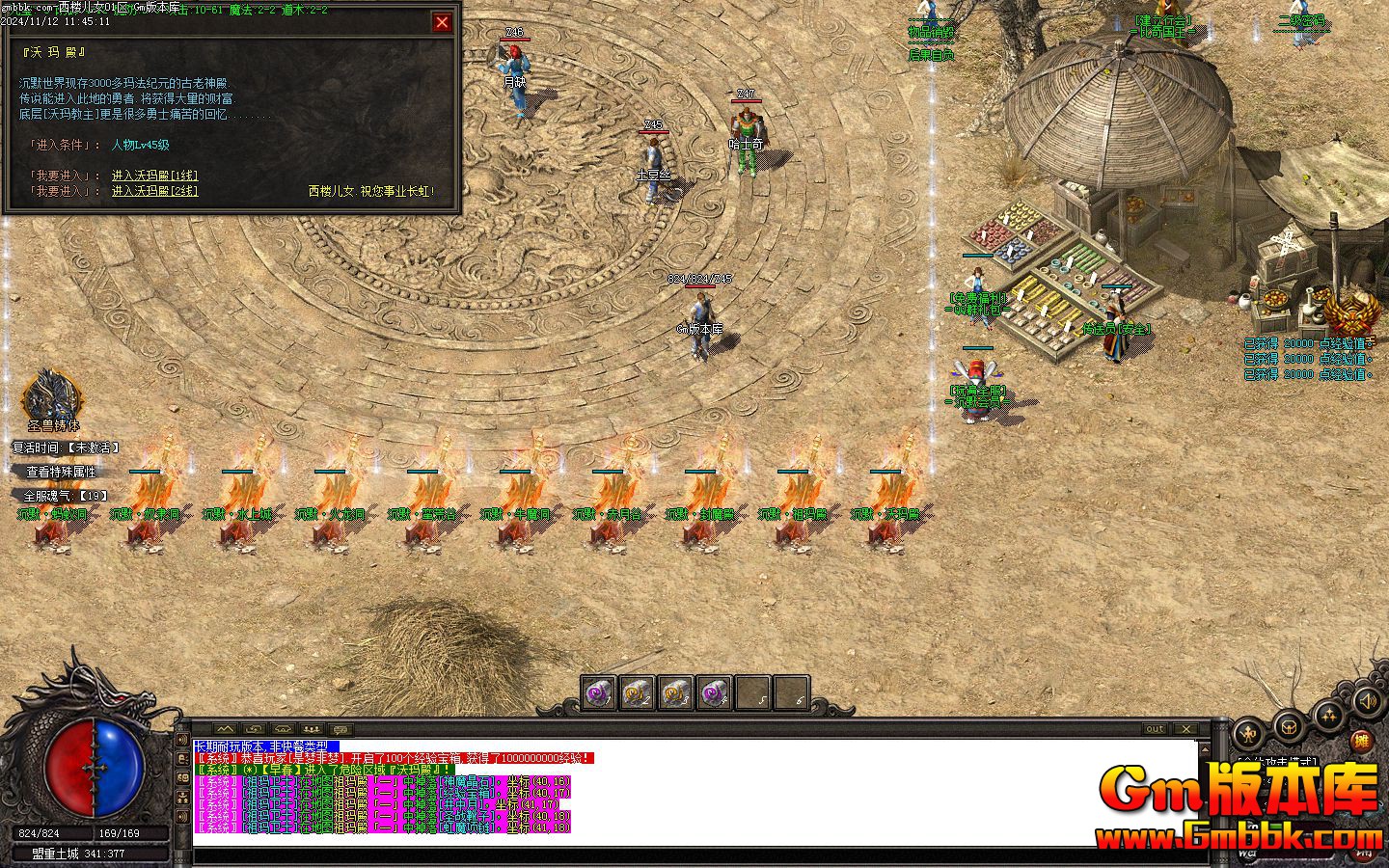The height and width of the screenshot is (868, 1389).
Task: Use the purple scroll in hotbar slot 1
Action: click(x=600, y=692)
